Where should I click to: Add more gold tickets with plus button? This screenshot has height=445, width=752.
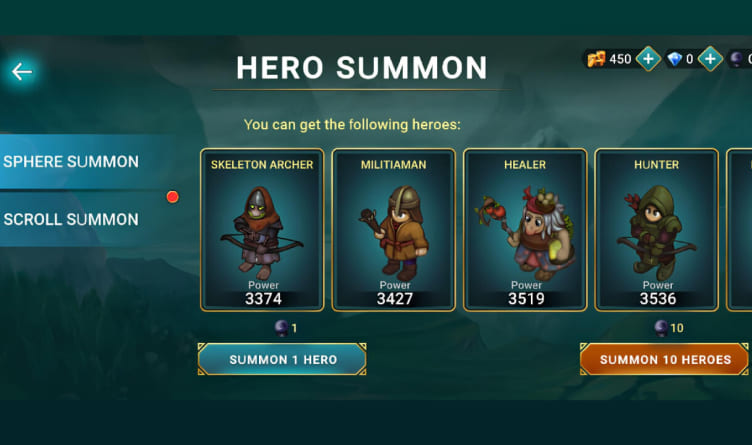(x=648, y=59)
